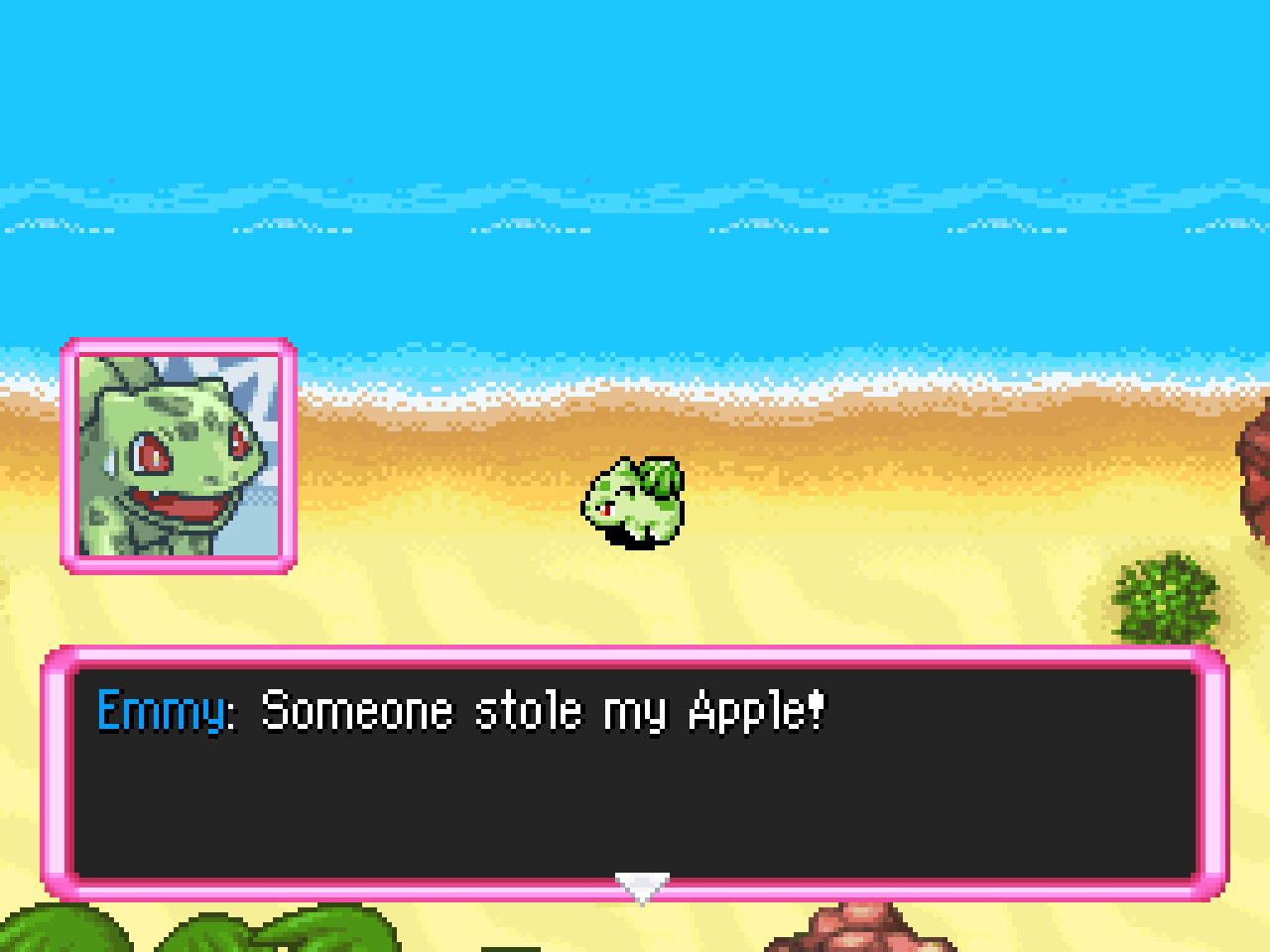This screenshot has width=1270, height=952.
Task: Click Emmy's dialogue text box
Action: click(x=634, y=773)
